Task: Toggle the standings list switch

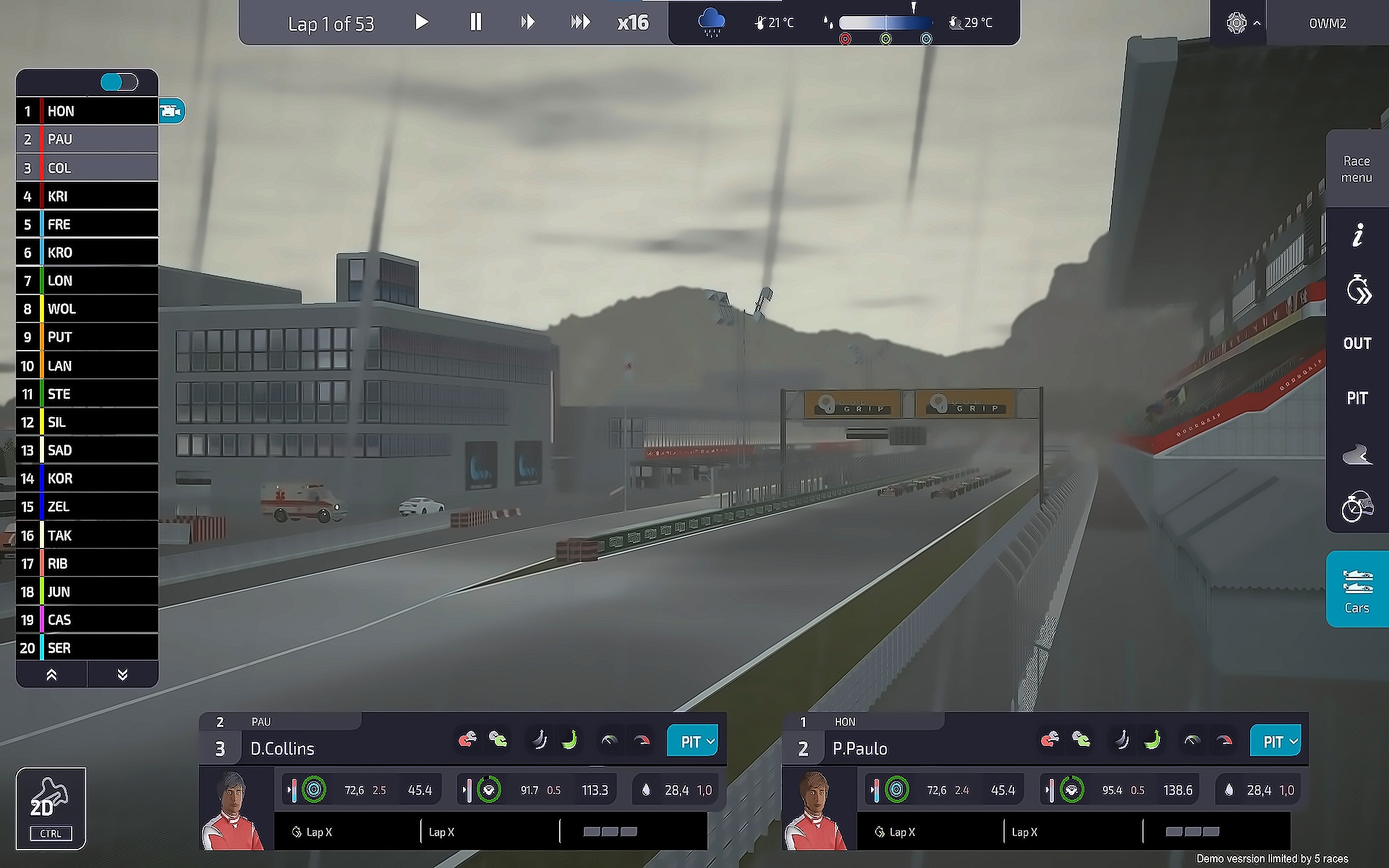Action: 119,82
